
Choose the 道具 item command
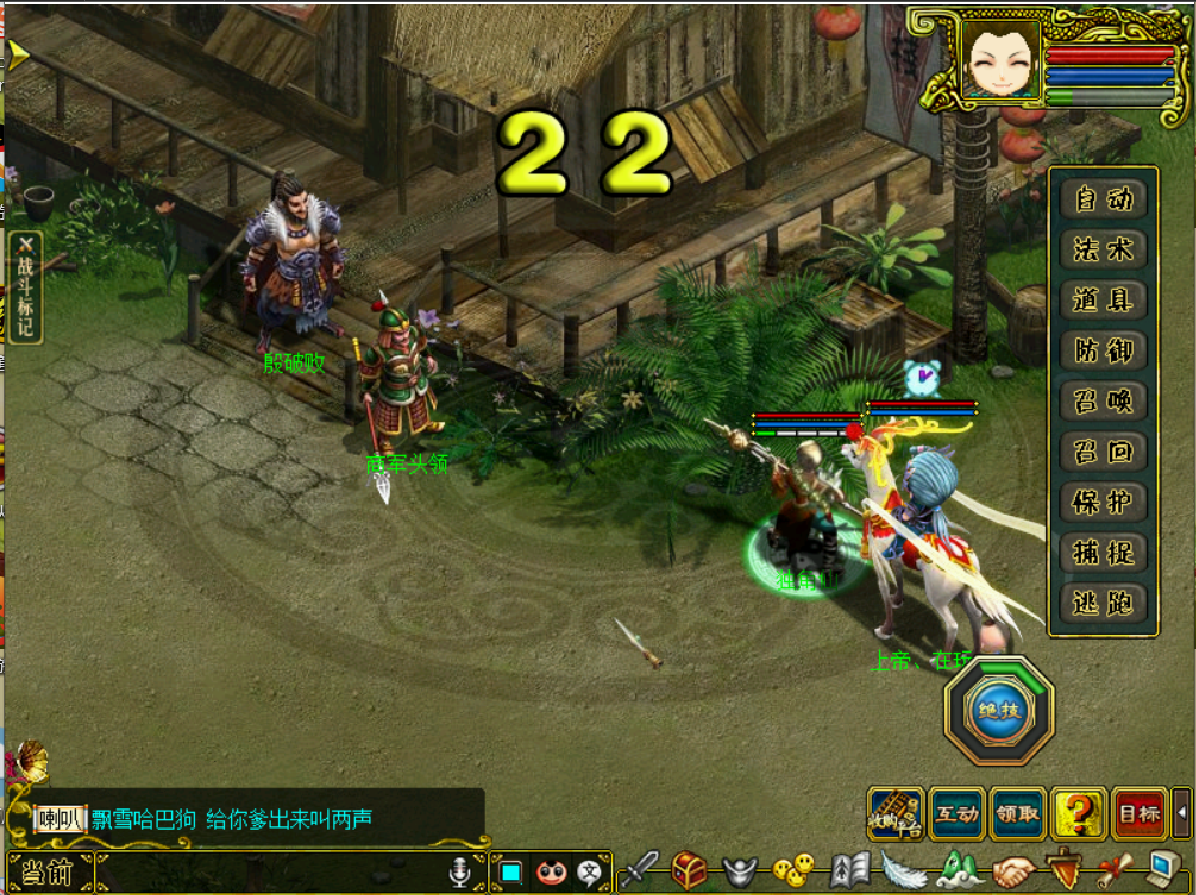1104,300
